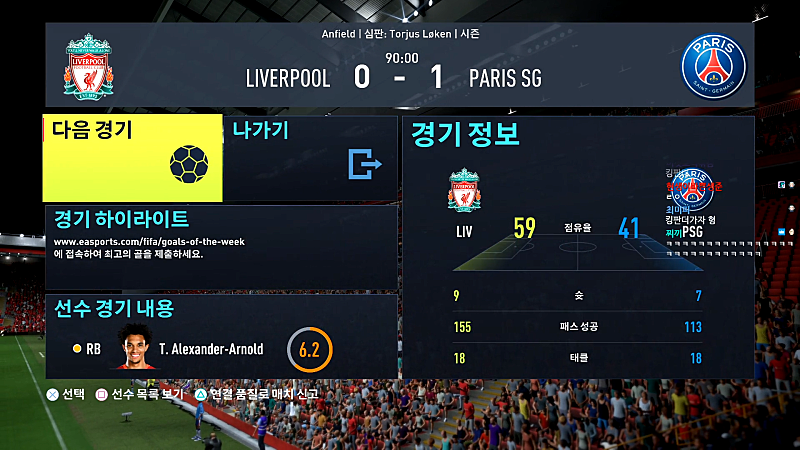Image resolution: width=800 pixels, height=450 pixels.
Task: Select the 다음 경기 tile
Action: [132, 158]
